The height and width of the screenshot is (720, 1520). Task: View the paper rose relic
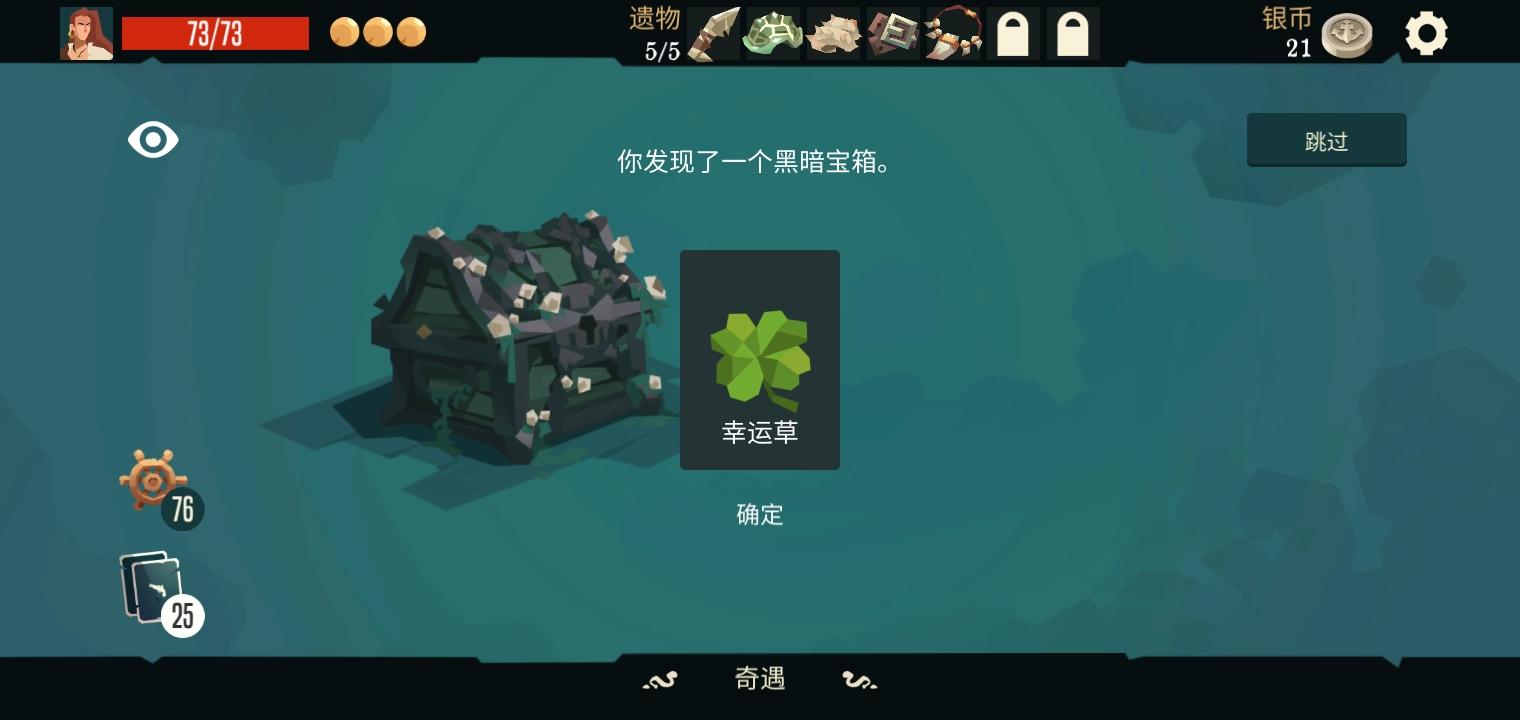(833, 32)
